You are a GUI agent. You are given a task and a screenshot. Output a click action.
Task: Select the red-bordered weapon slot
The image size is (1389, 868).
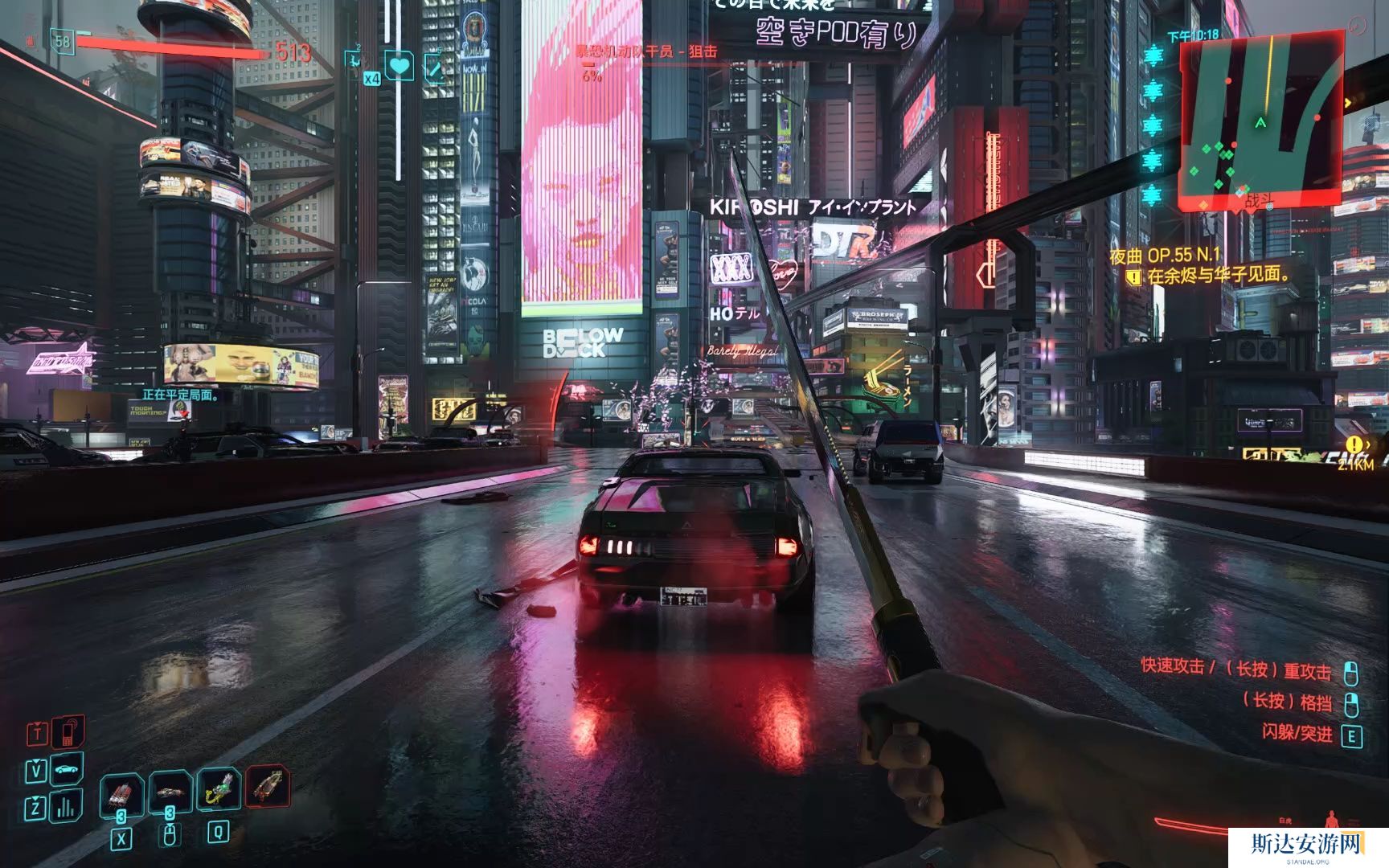(x=268, y=786)
